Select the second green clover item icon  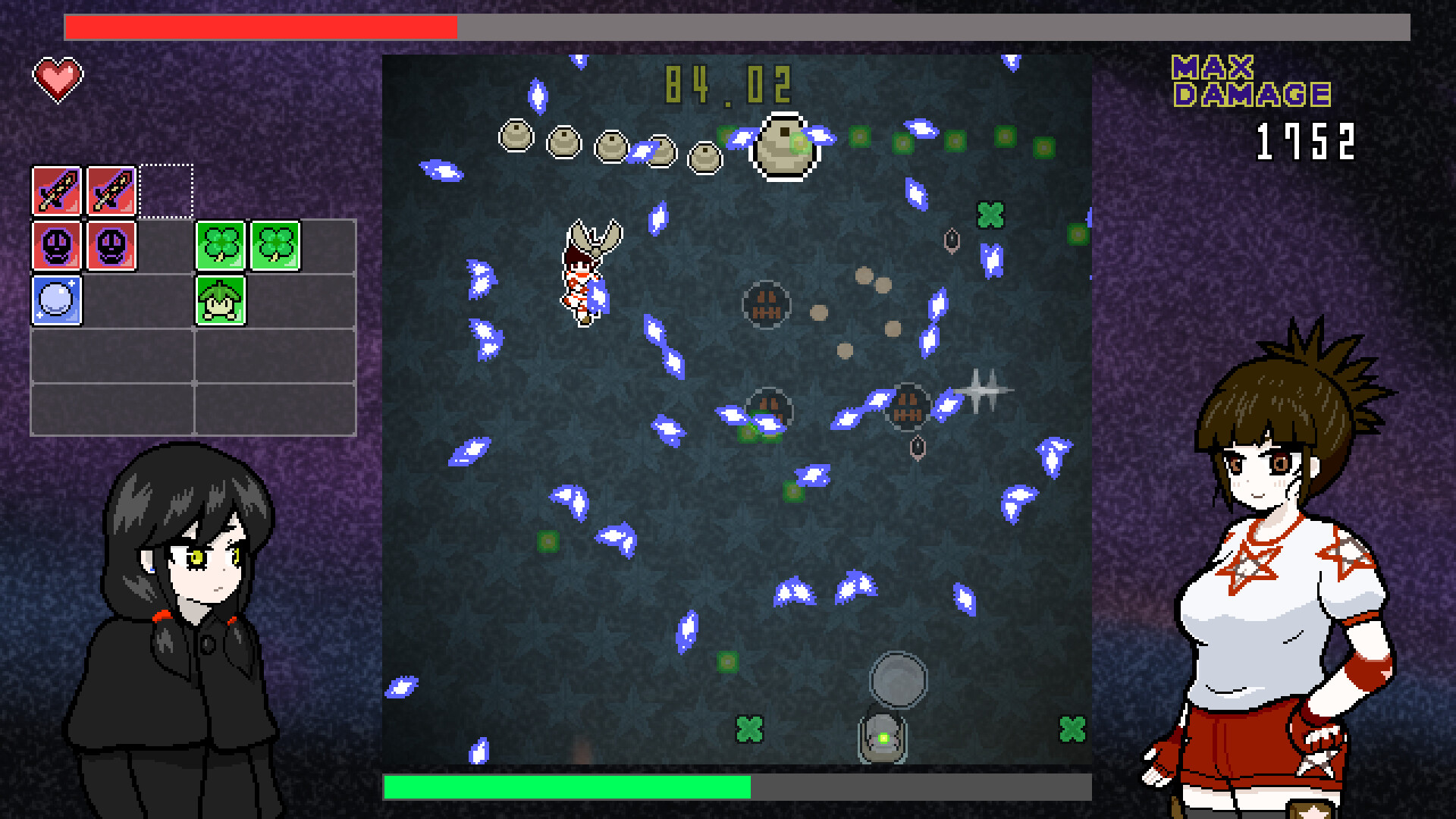click(x=276, y=244)
